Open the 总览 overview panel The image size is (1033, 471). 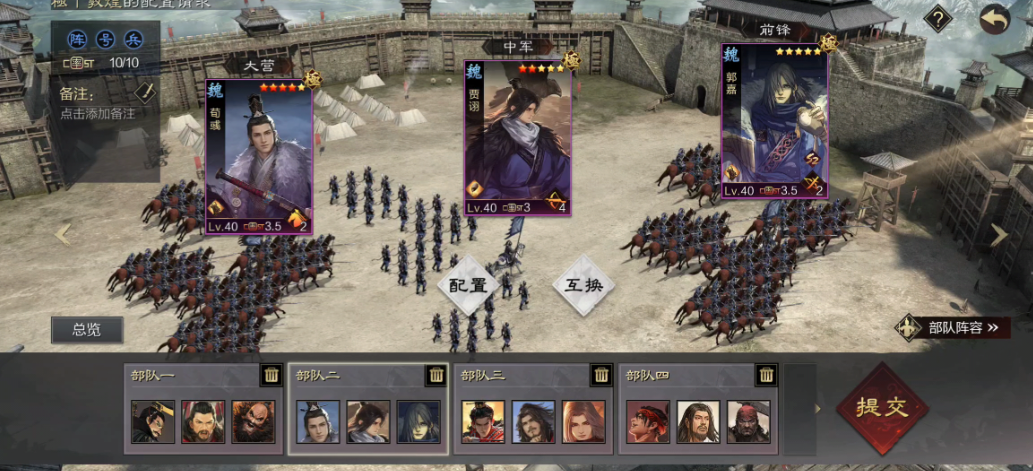click(x=87, y=330)
